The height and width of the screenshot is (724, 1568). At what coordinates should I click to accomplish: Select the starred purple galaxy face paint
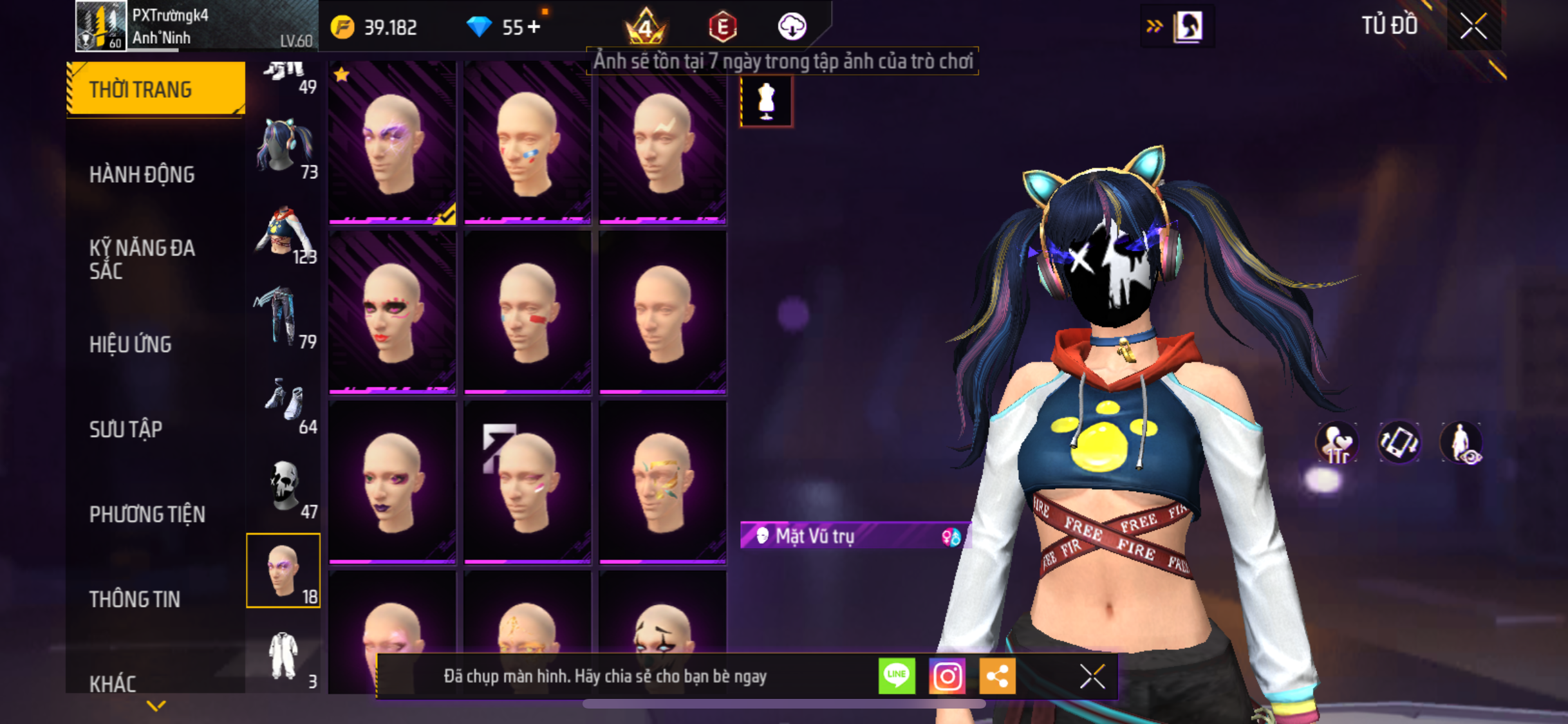(x=392, y=143)
